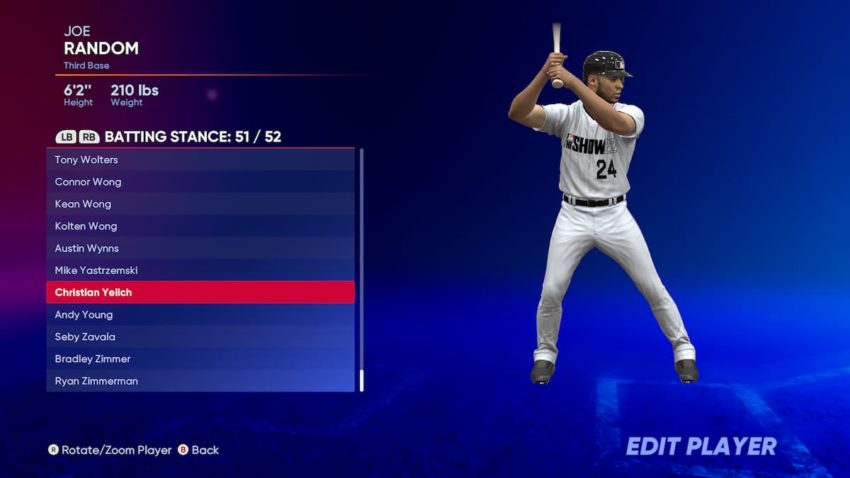Select Ryan Zimmerman batting stance

coord(200,381)
